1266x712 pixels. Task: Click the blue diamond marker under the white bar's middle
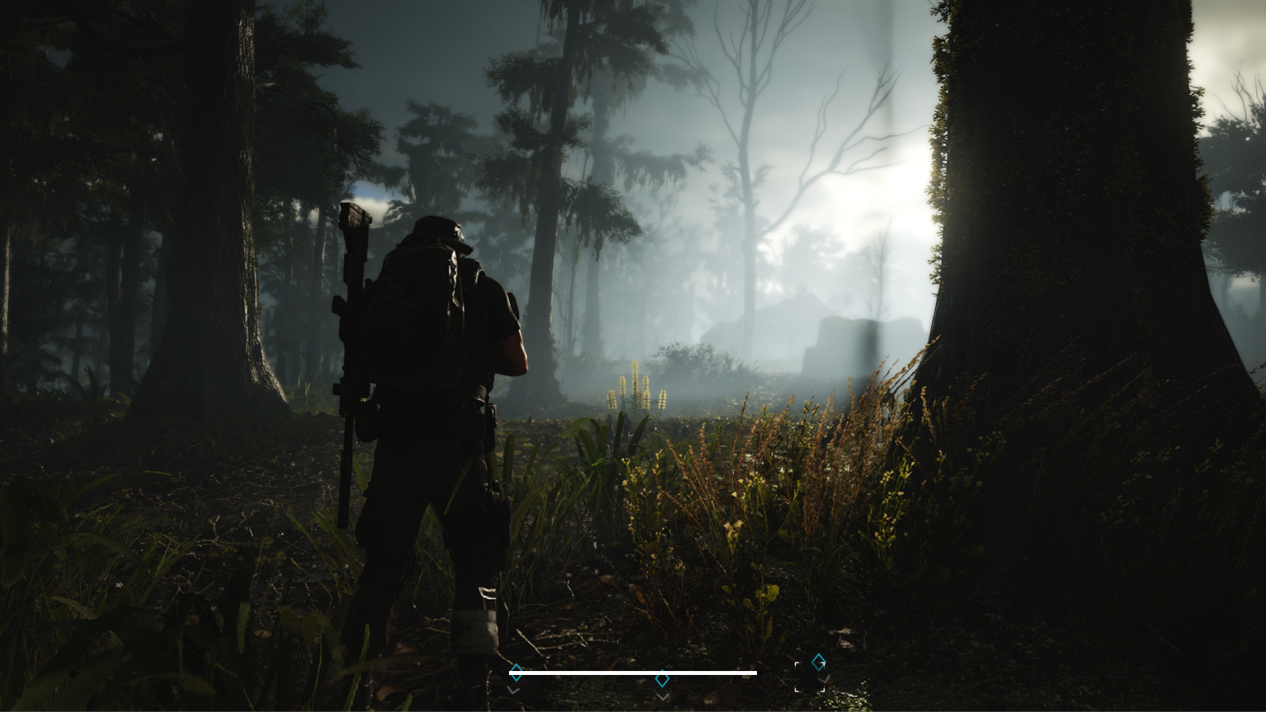tap(662, 680)
